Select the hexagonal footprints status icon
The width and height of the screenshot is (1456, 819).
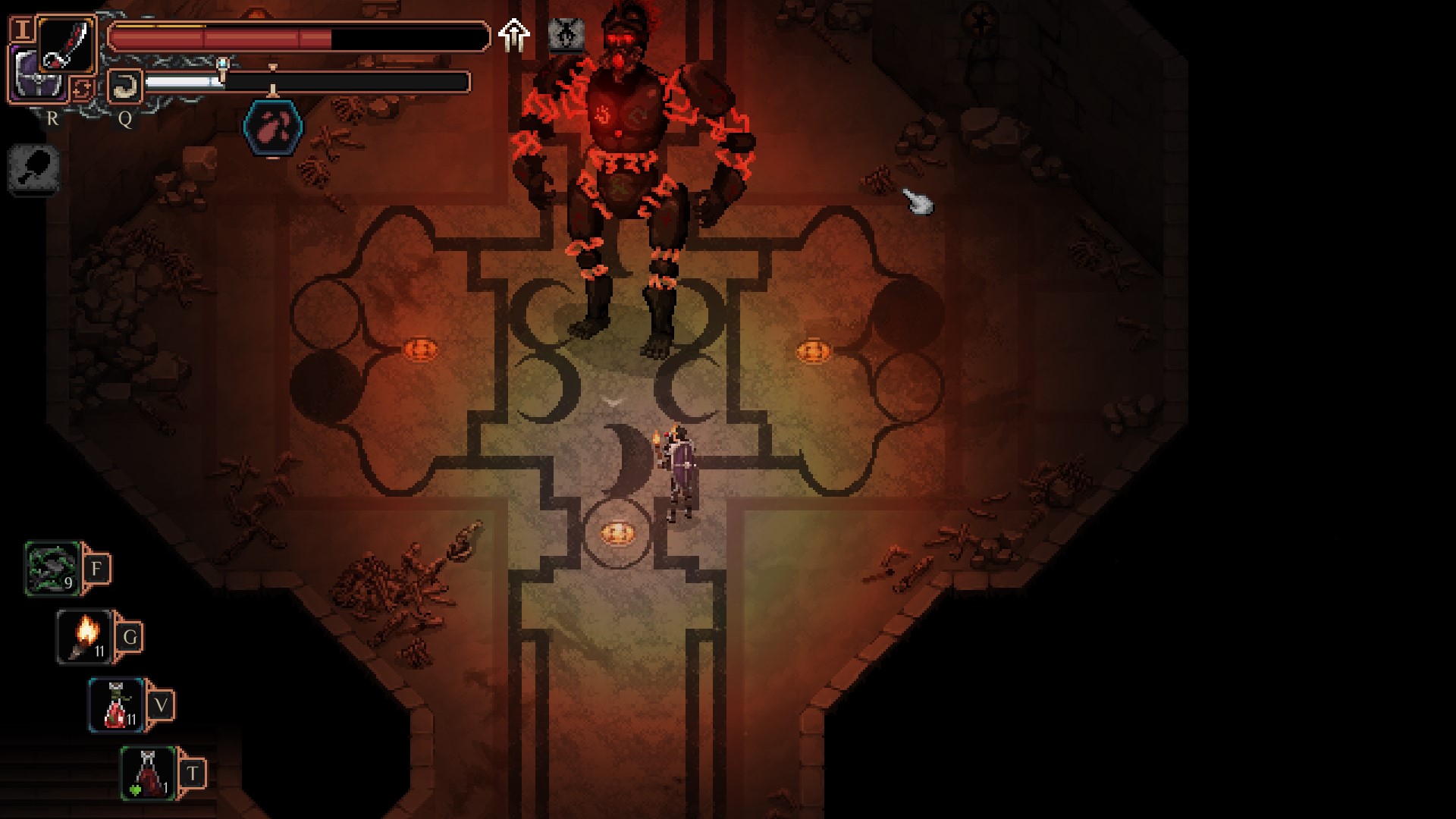(x=273, y=127)
